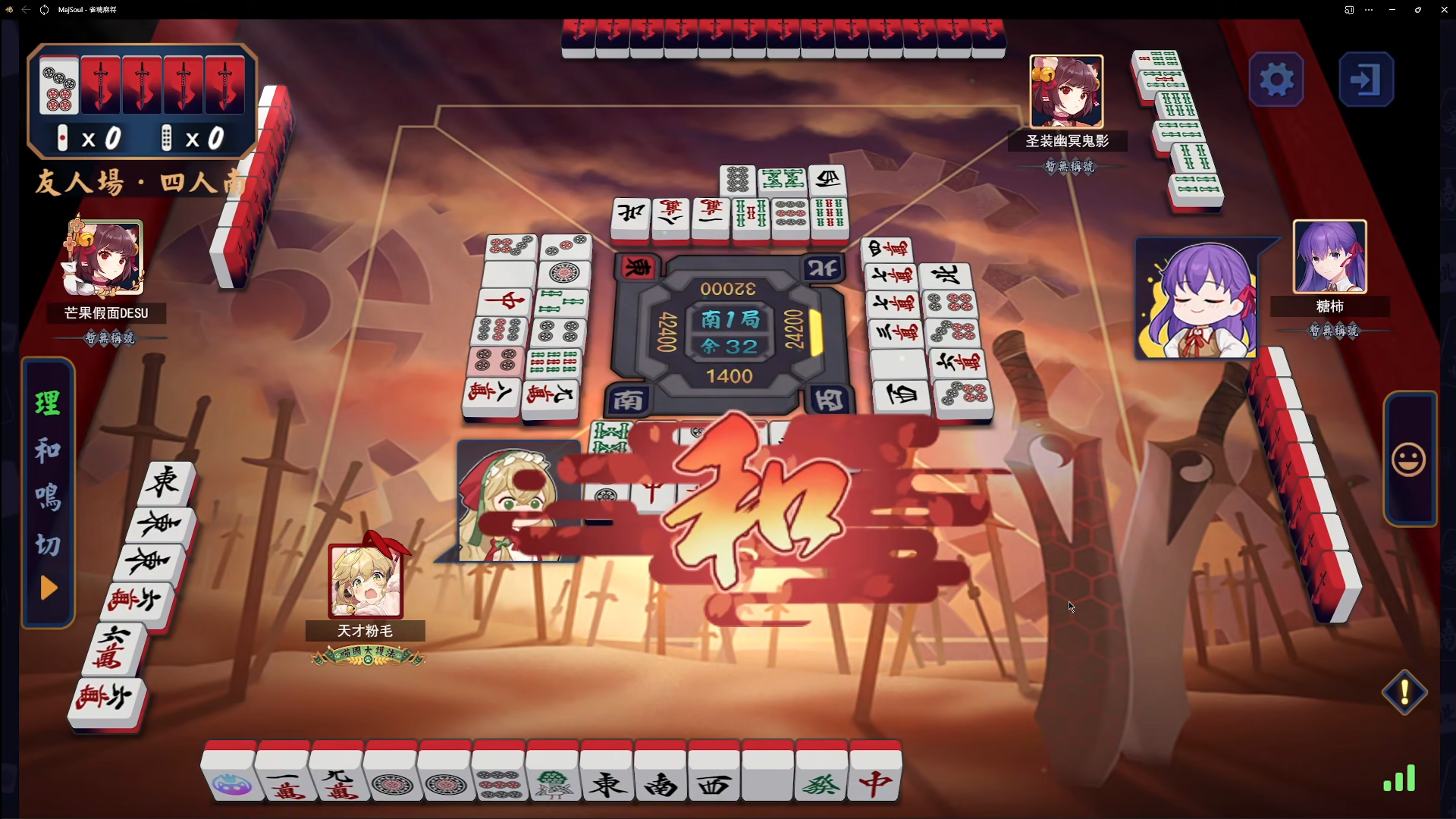Toggle the 和 auto-win option
Screen dimensions: 1456x819
48,450
